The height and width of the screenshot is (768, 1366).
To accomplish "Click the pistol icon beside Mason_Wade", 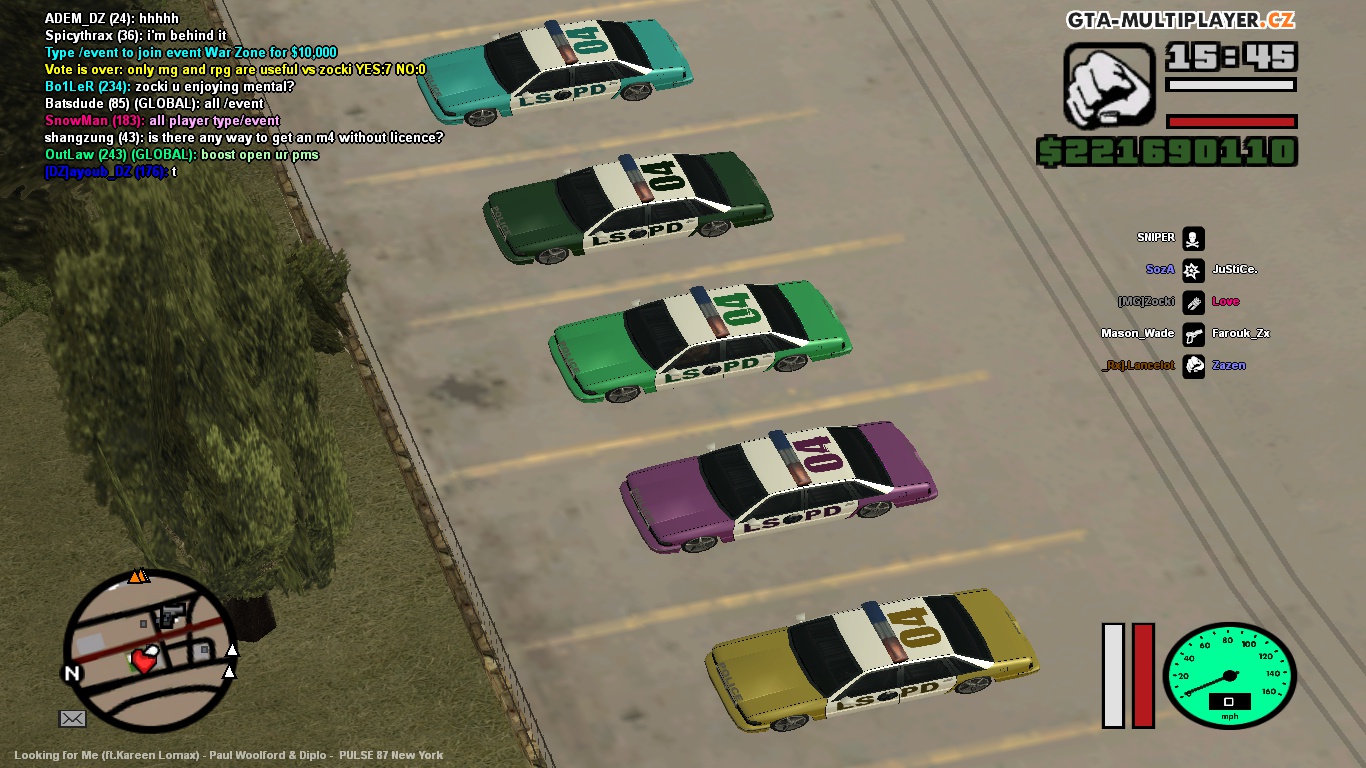I will pyautogui.click(x=1193, y=334).
